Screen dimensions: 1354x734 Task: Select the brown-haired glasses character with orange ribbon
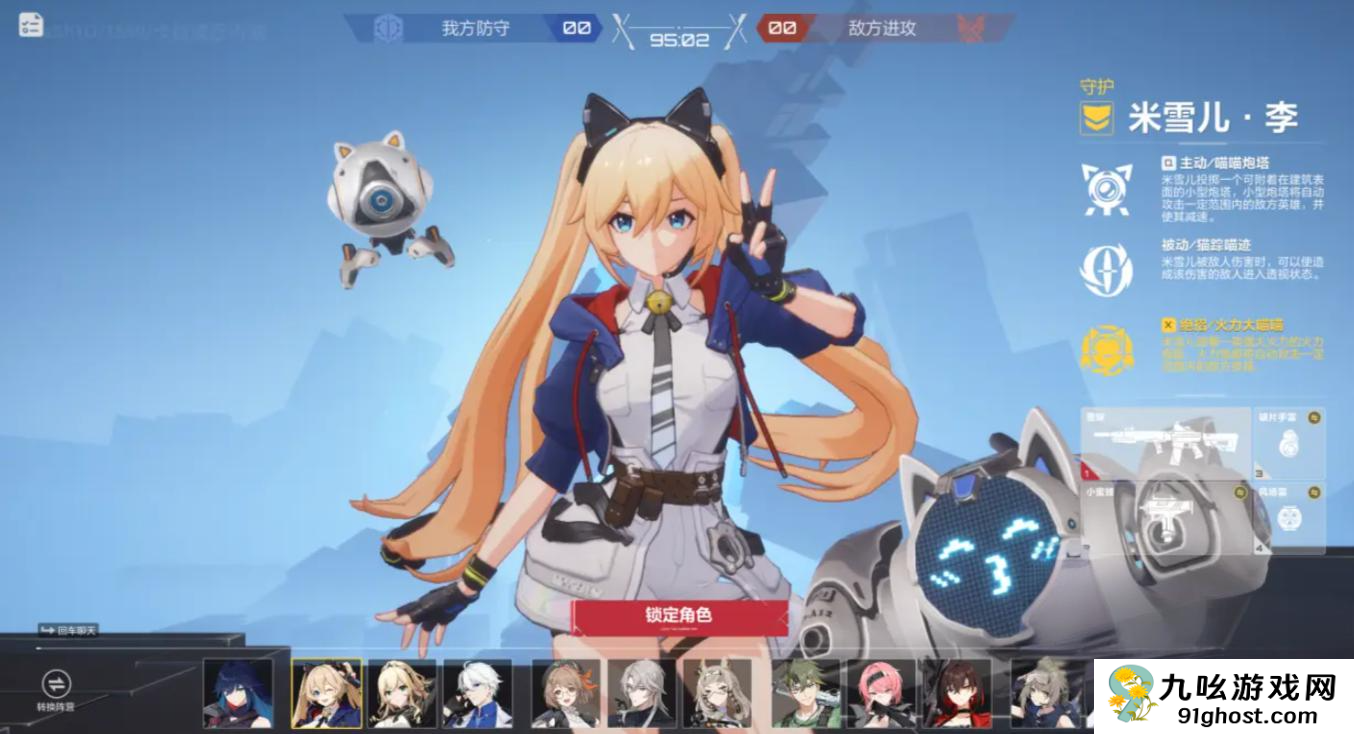pos(566,692)
